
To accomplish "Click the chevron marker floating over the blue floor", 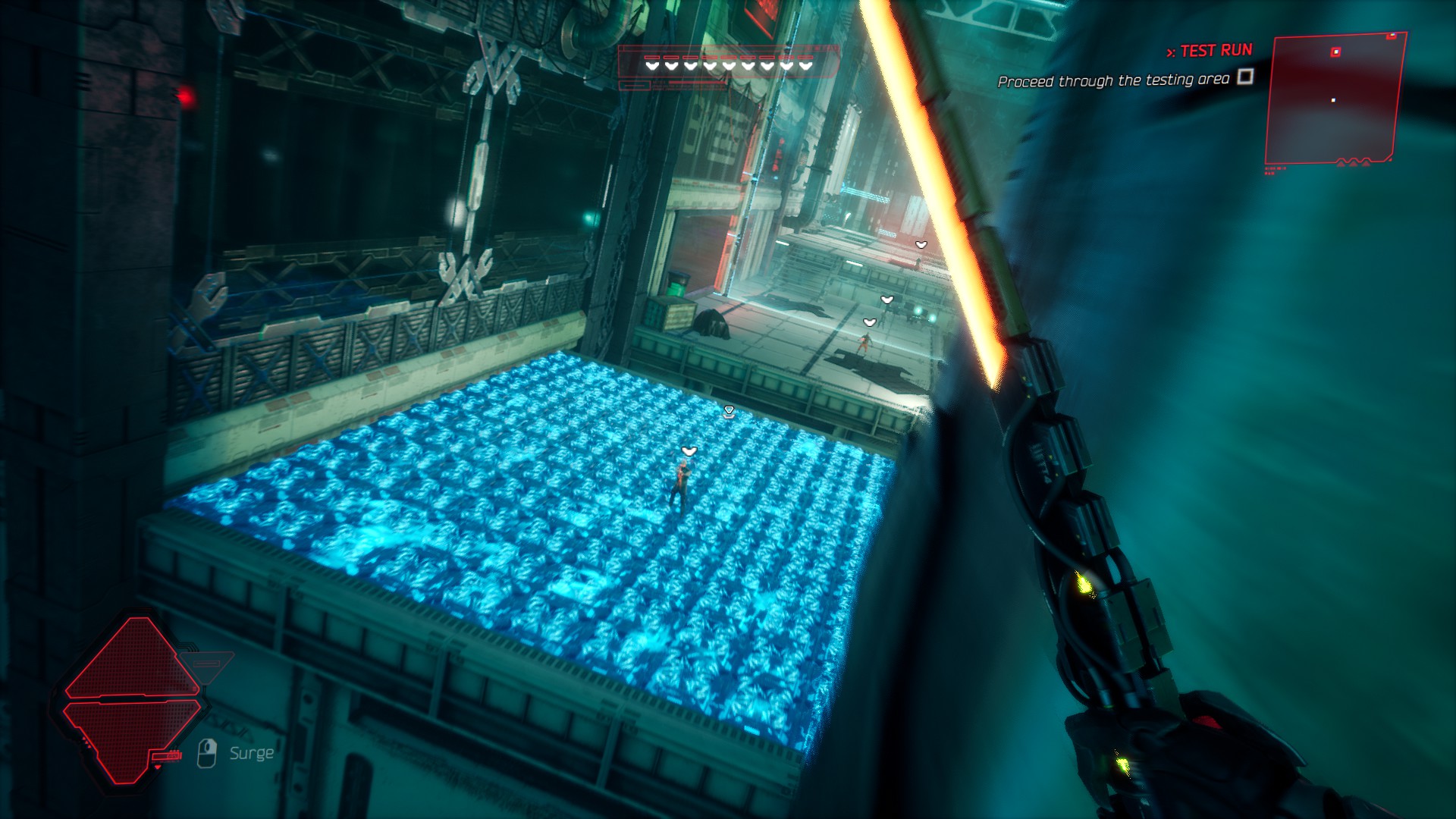I will [x=727, y=409].
